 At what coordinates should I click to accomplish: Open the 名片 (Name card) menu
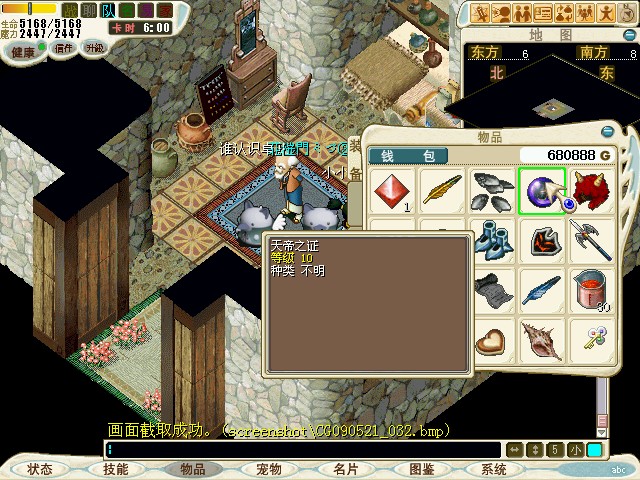[345, 468]
